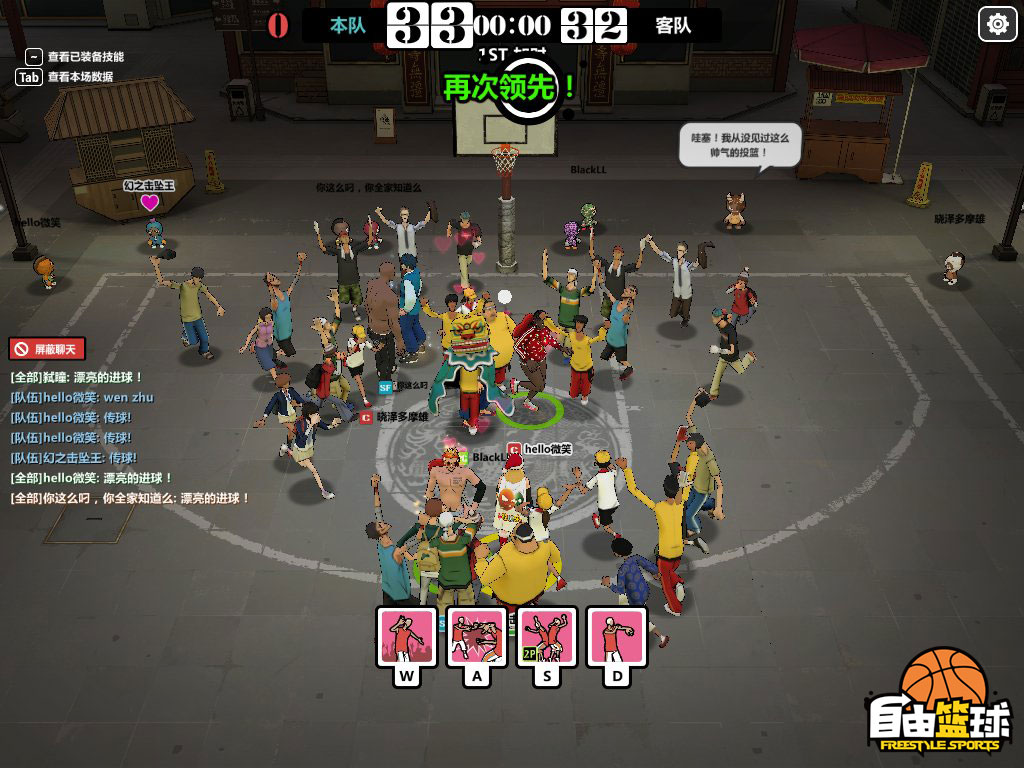Trigger the crowd-salute celebration emote icon

click(406, 636)
